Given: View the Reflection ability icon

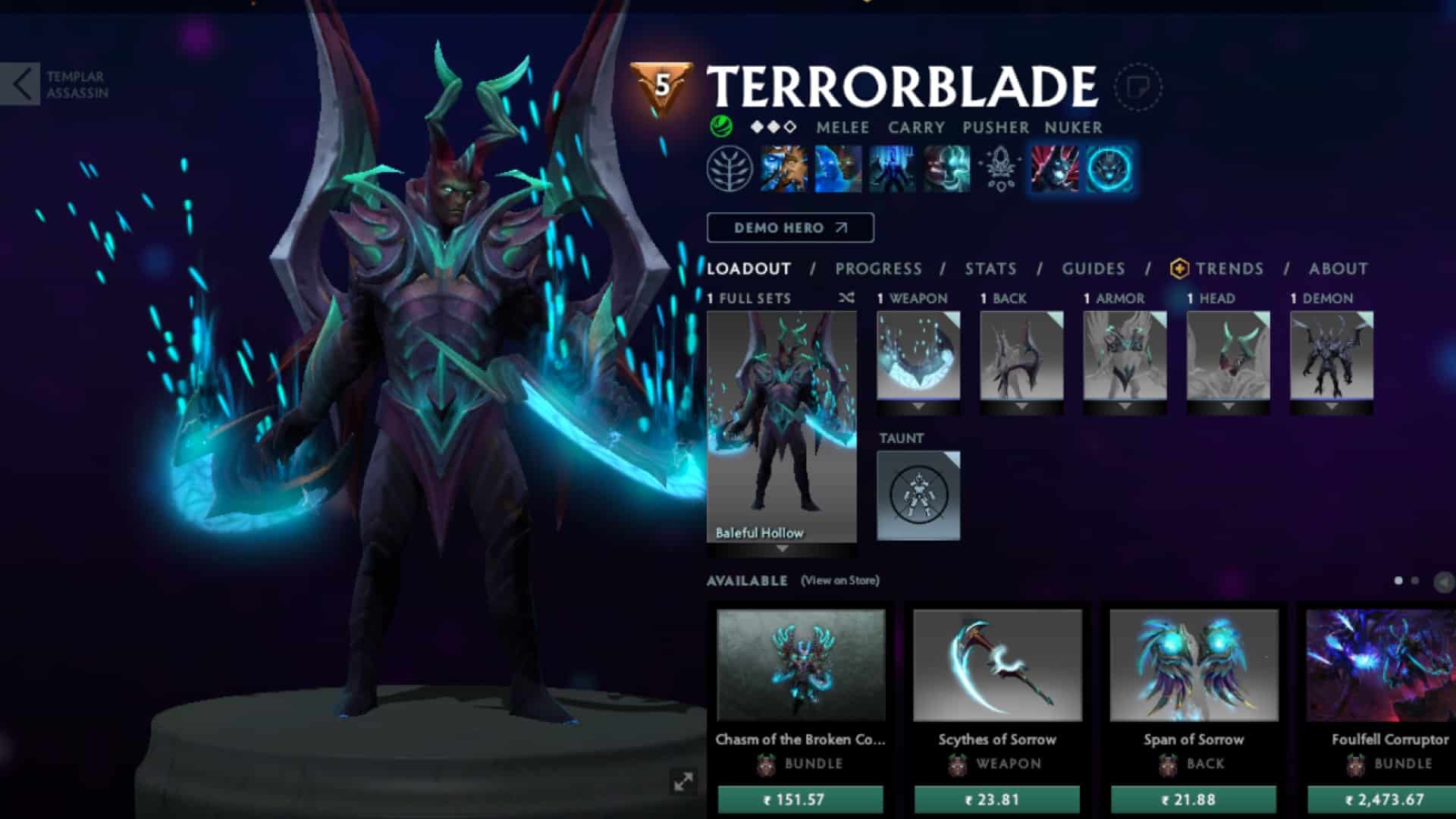Looking at the screenshot, I should [x=784, y=168].
